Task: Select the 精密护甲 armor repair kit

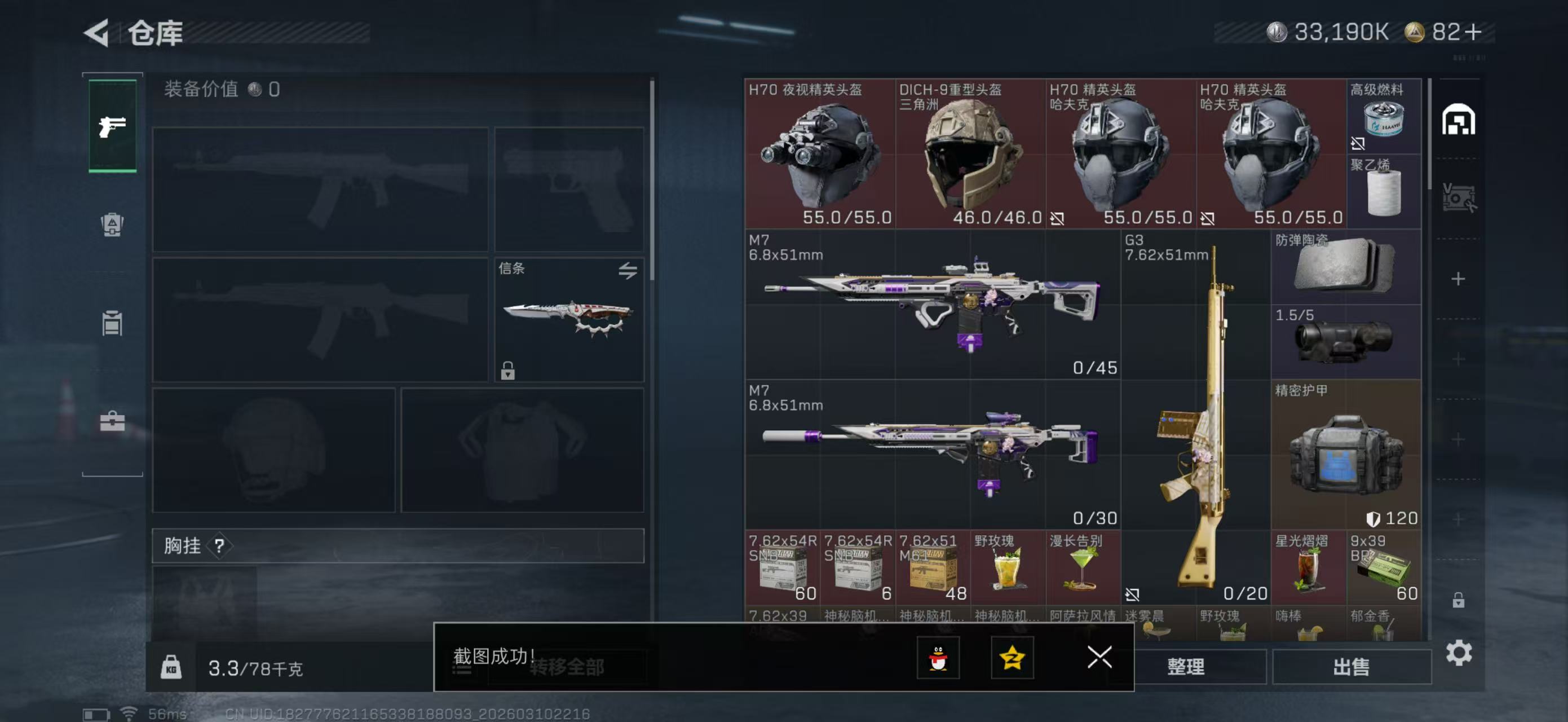Action: coord(1346,455)
